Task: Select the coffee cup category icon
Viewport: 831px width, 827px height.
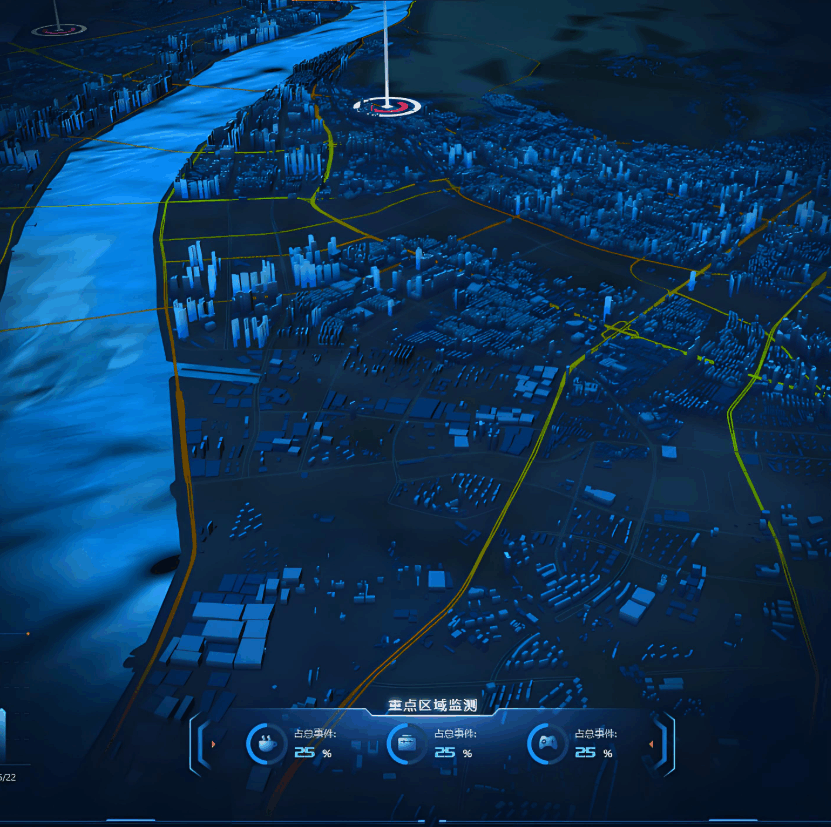Action: 265,743
